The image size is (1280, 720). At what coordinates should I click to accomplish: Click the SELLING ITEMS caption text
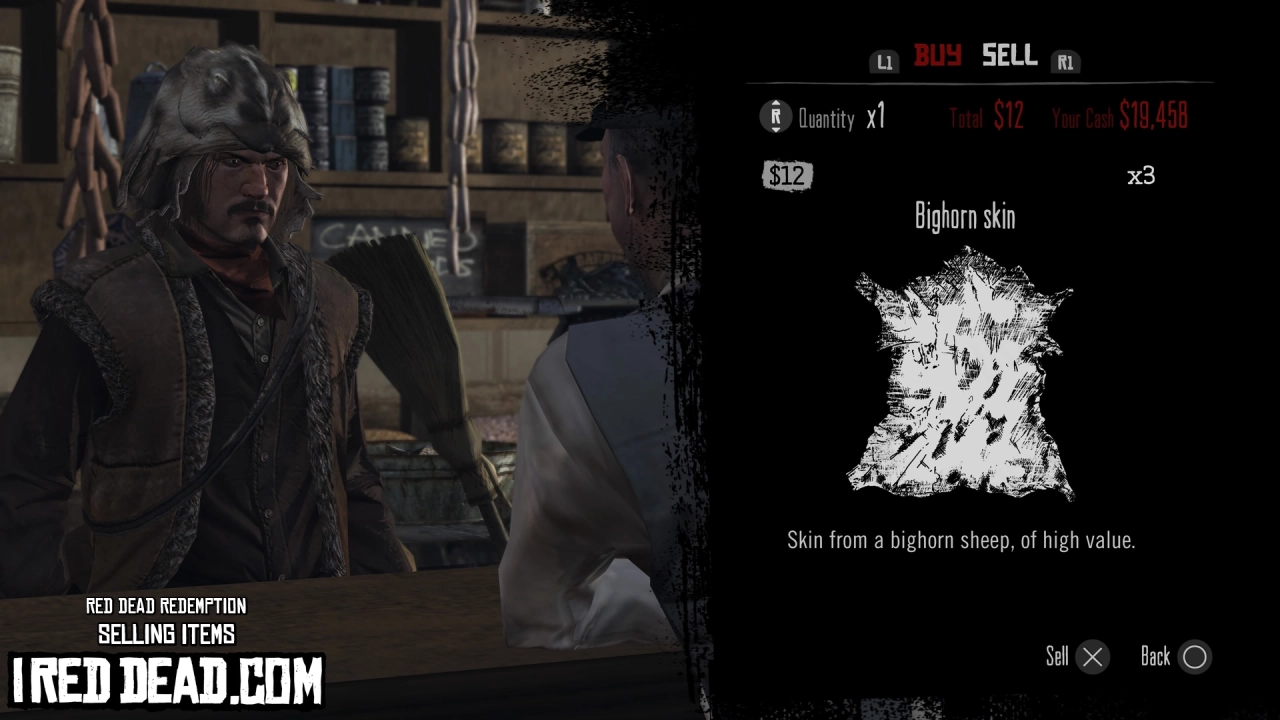pos(167,634)
